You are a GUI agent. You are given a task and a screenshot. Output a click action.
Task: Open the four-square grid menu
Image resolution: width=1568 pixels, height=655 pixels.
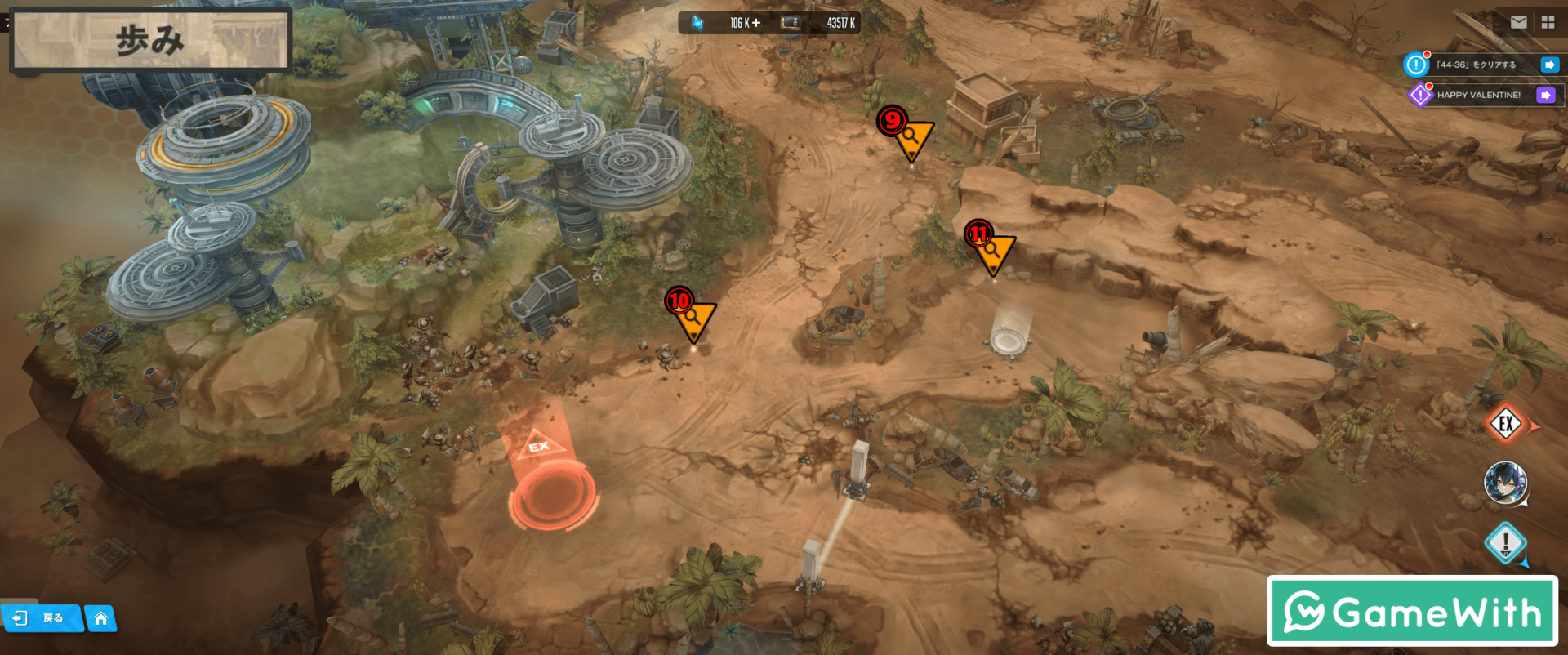point(1548,23)
